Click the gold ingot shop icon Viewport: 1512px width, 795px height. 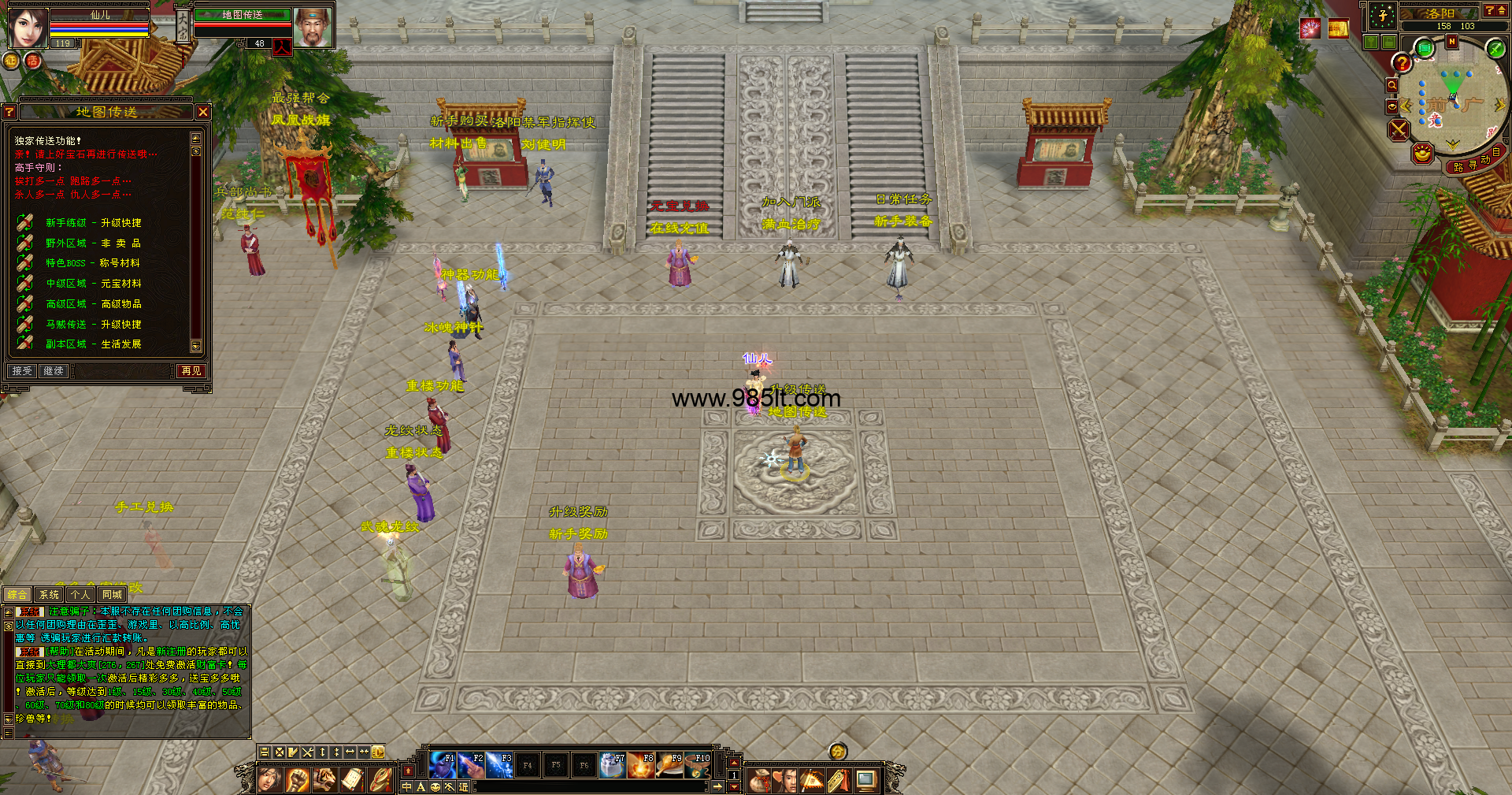pyautogui.click(x=1422, y=154)
